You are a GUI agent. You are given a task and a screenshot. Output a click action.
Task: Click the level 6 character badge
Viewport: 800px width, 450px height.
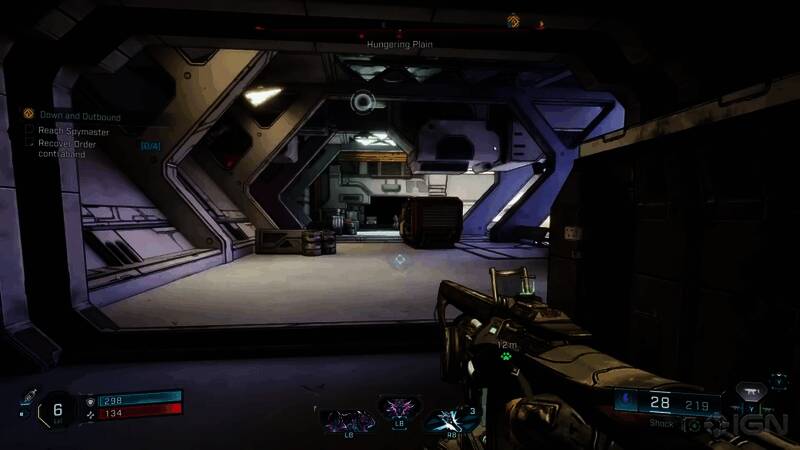click(x=58, y=409)
